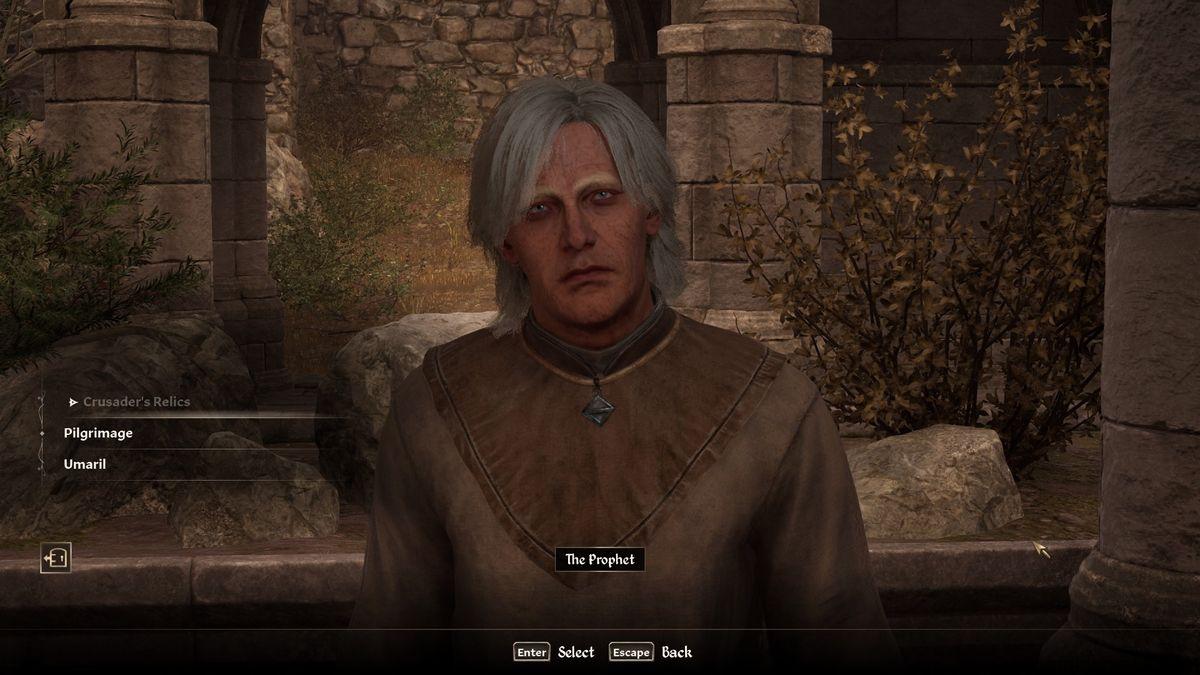Select the Umaril dialogue topic

[x=85, y=464]
